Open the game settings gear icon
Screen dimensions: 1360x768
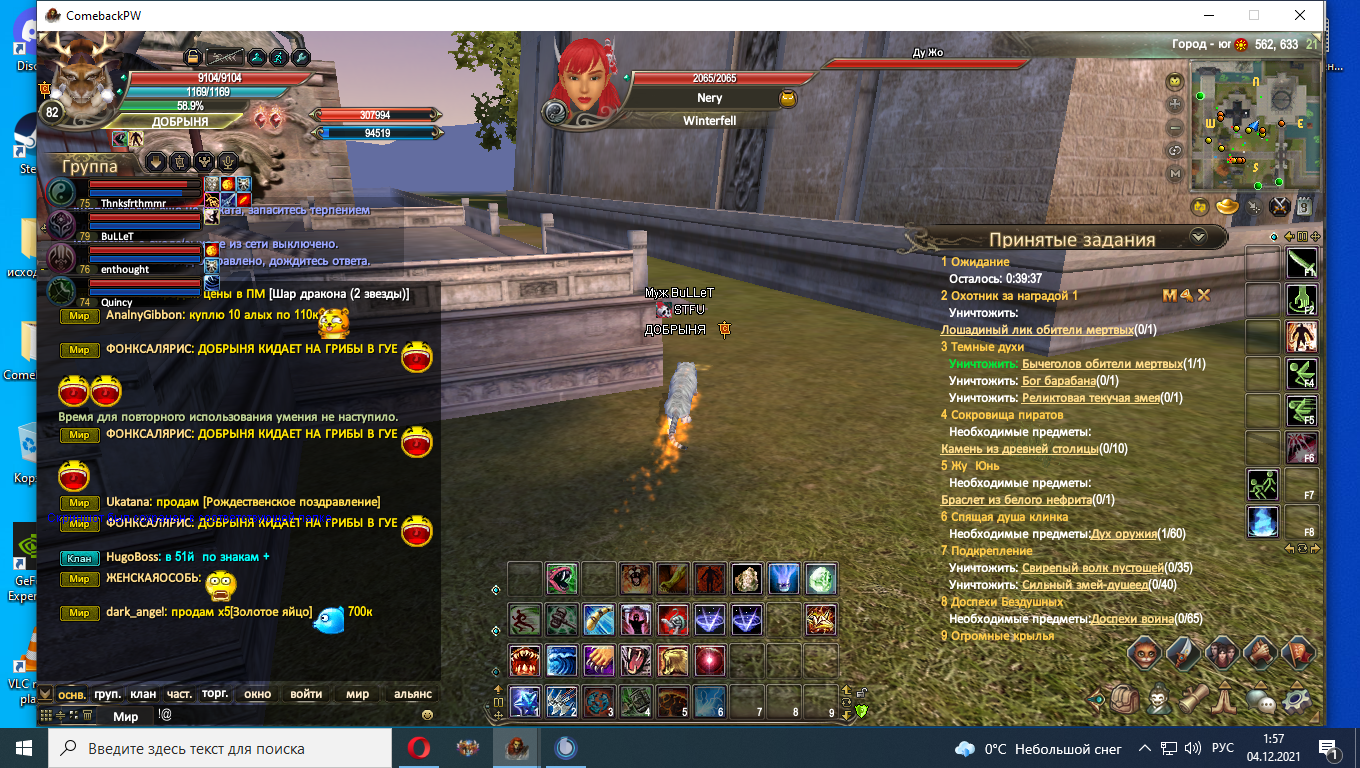pyautogui.click(x=1295, y=701)
